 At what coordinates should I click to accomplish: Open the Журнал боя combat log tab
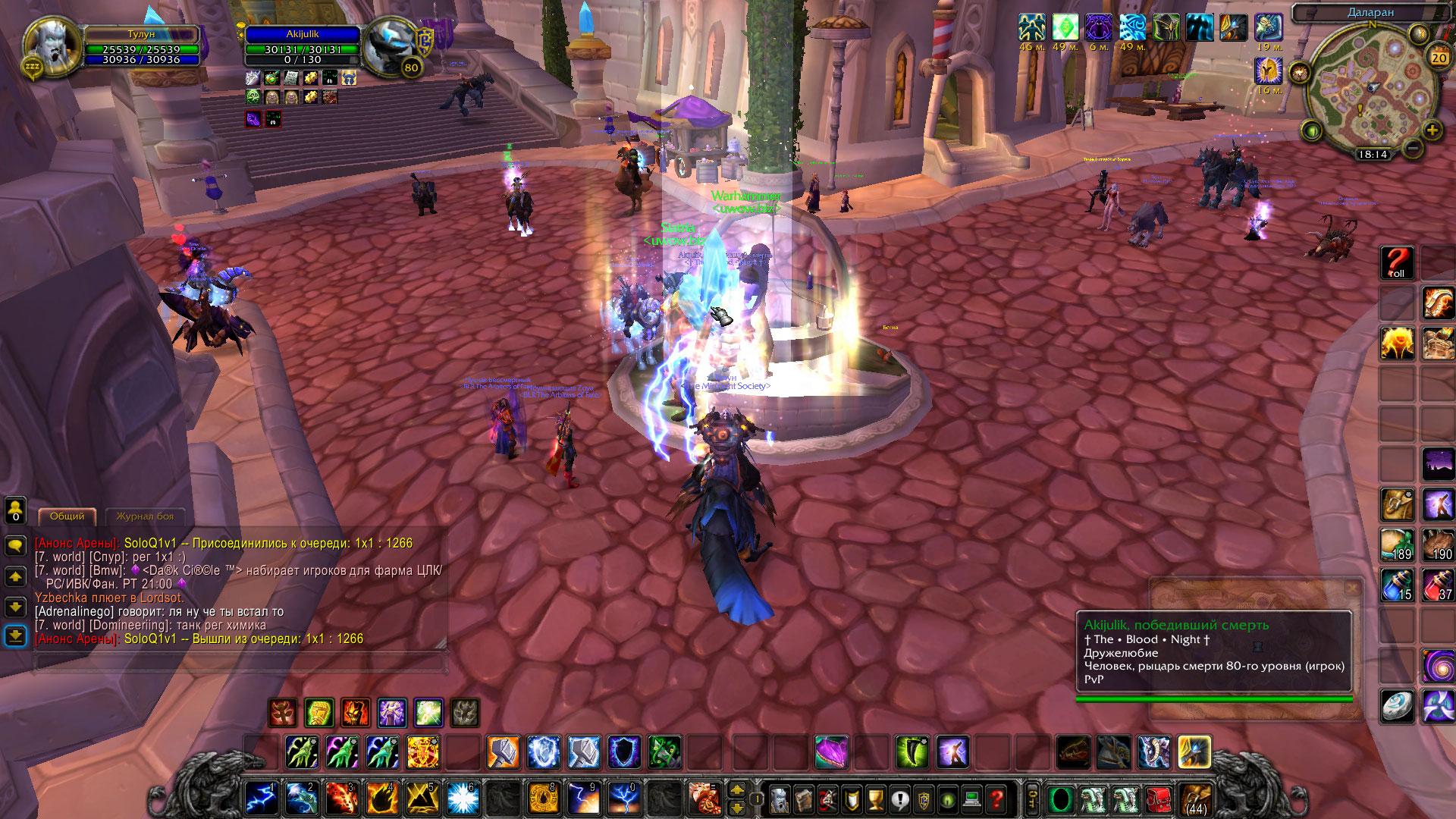pos(145,516)
